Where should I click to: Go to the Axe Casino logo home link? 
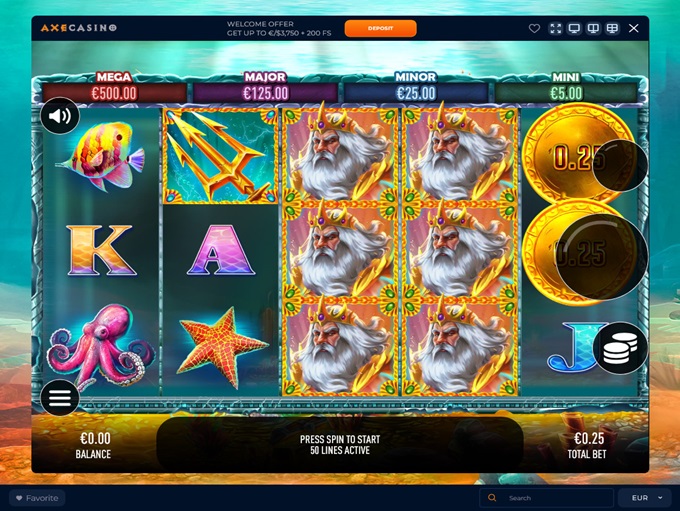coord(79,28)
